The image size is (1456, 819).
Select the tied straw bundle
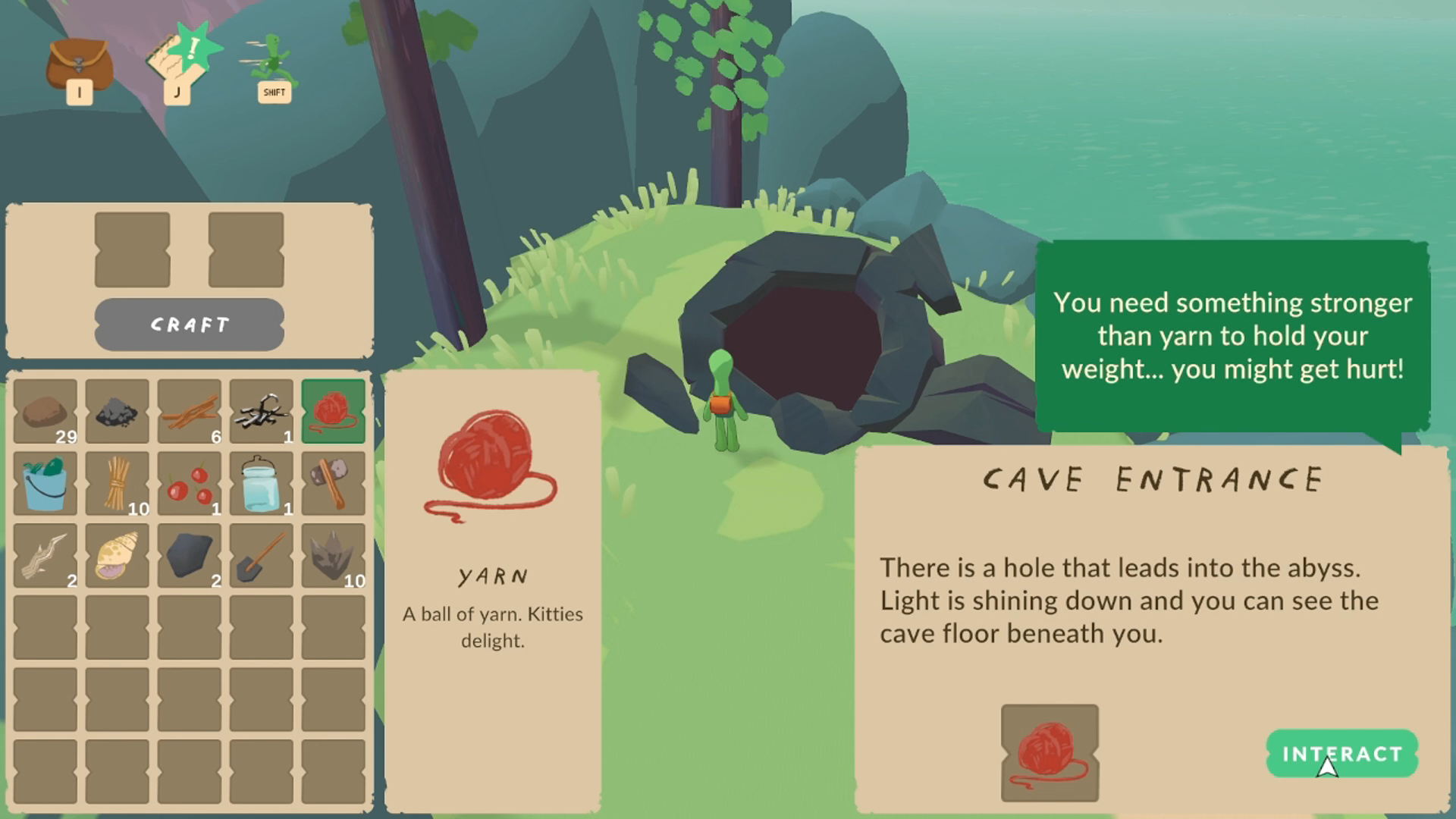pos(117,483)
